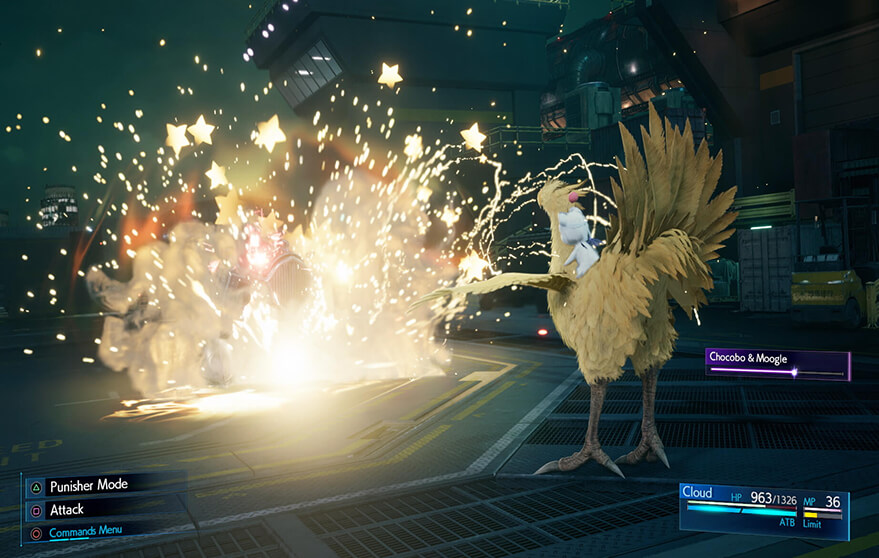879x558 pixels.
Task: Open the Commands Menu
Action: [86, 533]
